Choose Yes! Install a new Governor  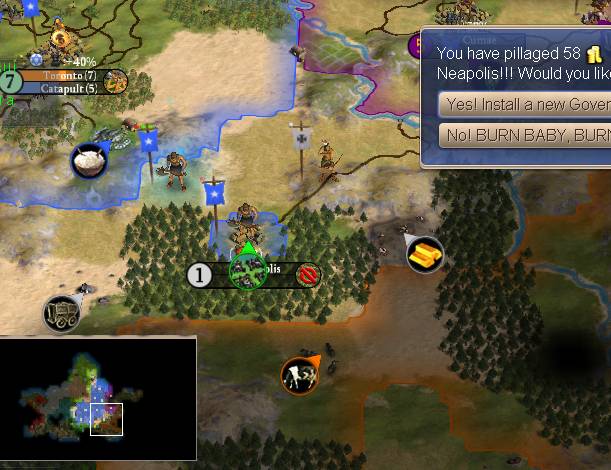coord(523,104)
